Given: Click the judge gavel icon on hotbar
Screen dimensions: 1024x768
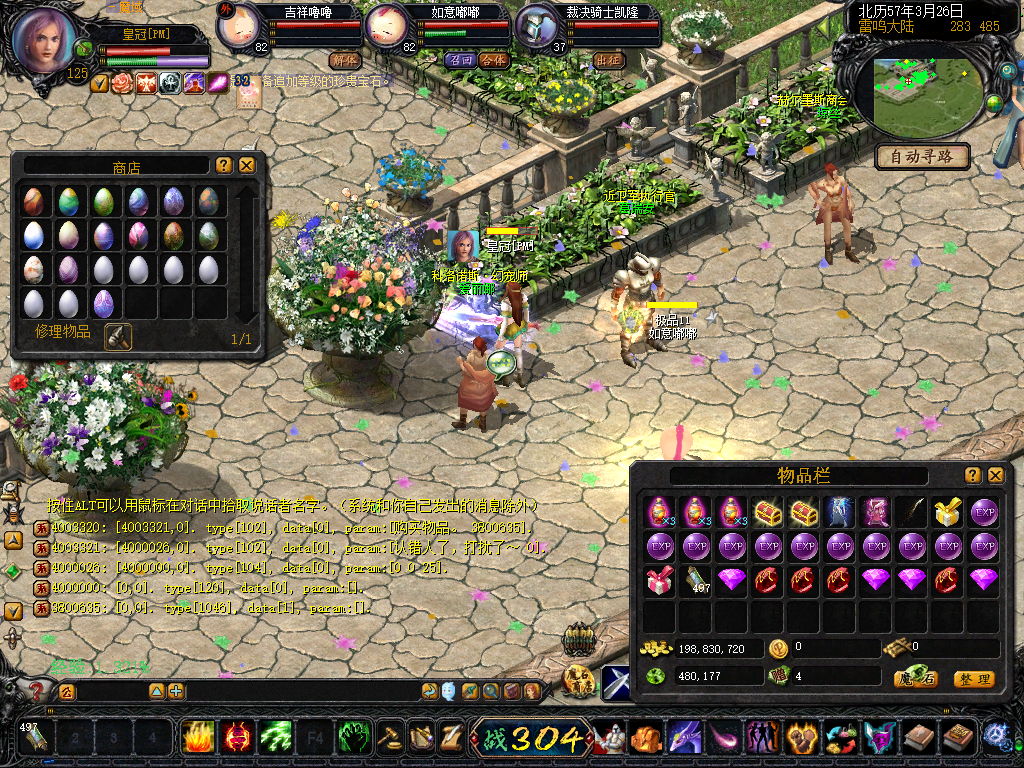Looking at the screenshot, I should click(389, 738).
